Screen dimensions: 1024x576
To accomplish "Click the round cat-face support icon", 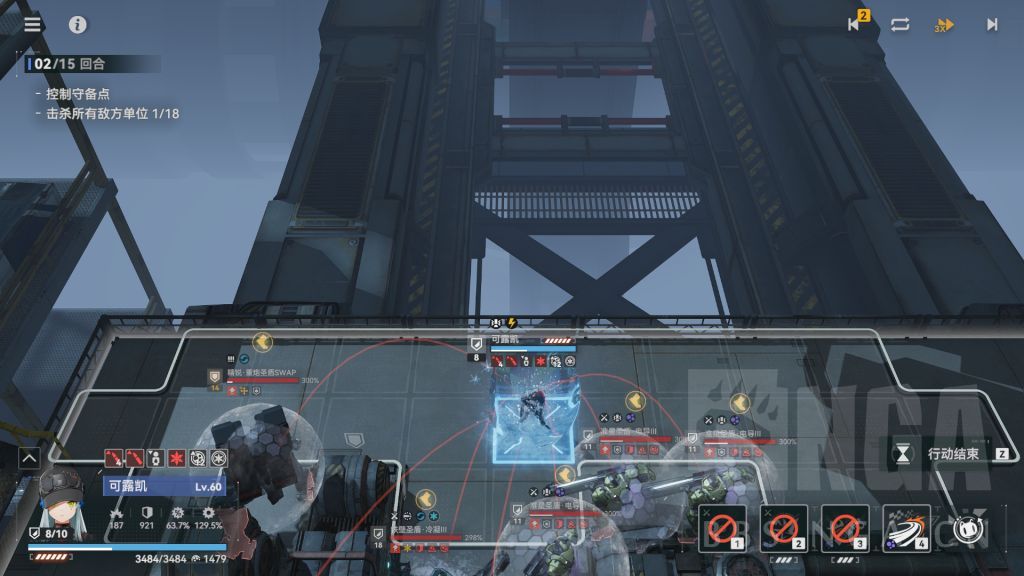I will 965,529.
